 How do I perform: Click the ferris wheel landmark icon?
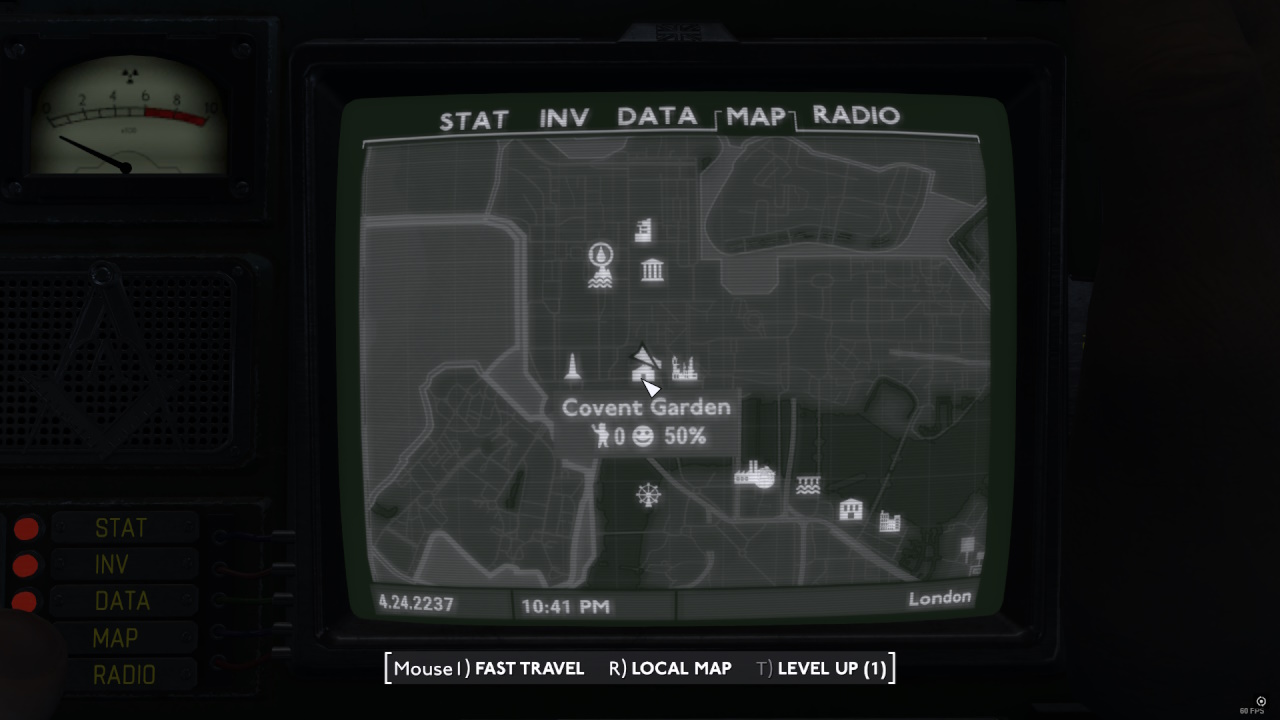(647, 495)
